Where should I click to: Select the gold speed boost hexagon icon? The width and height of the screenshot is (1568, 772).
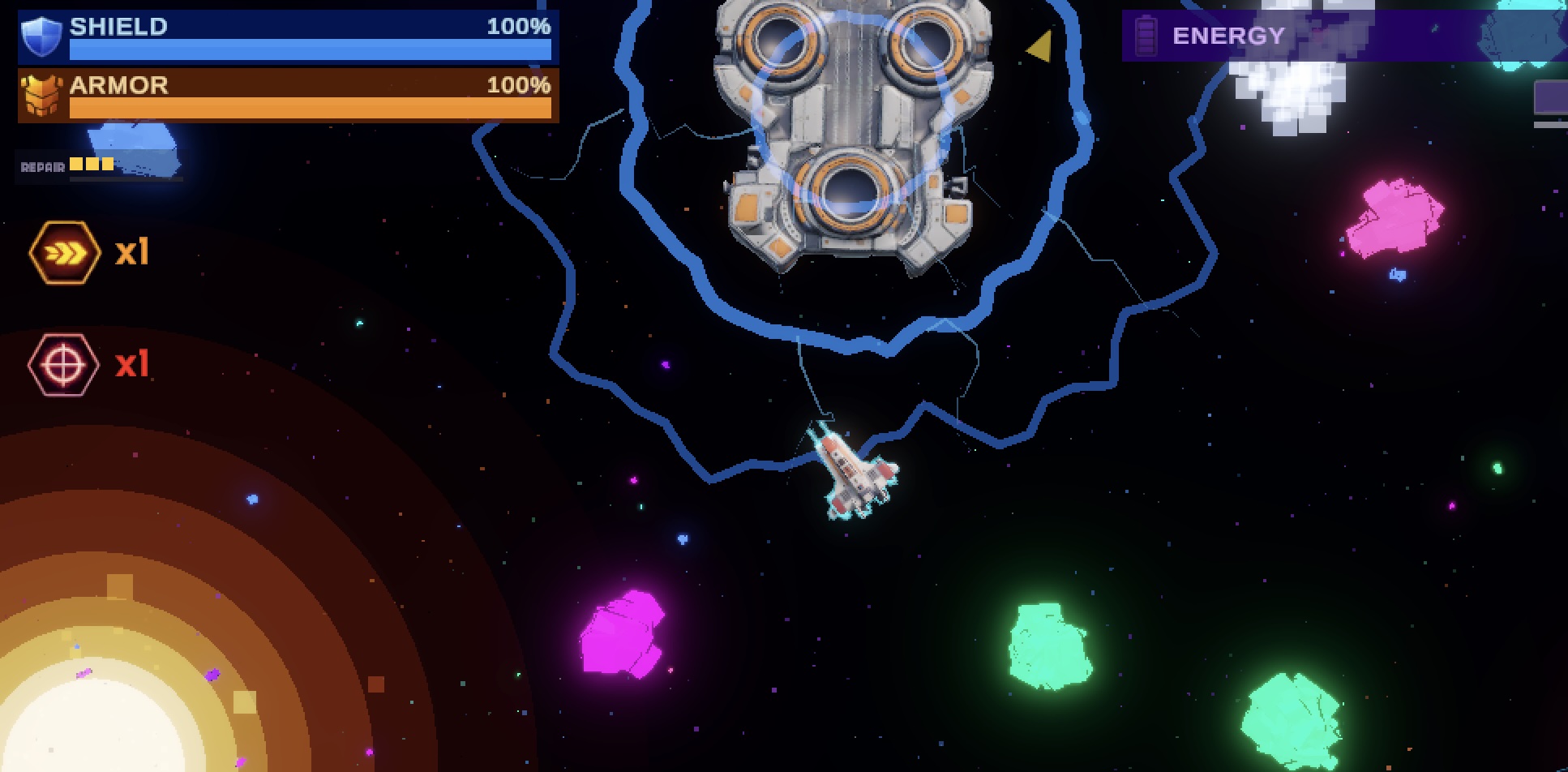tap(66, 252)
